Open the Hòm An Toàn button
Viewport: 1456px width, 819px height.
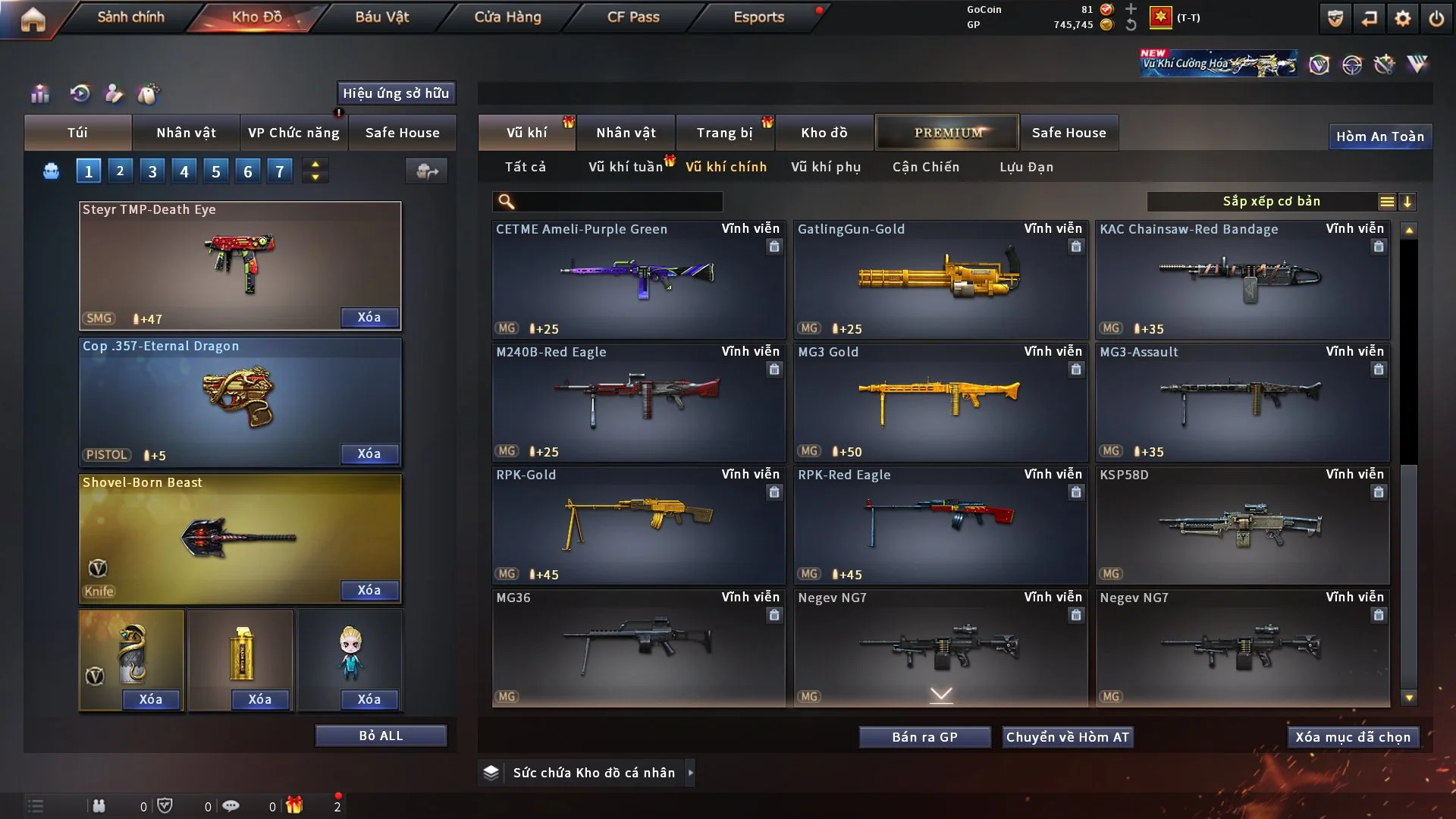click(x=1379, y=136)
